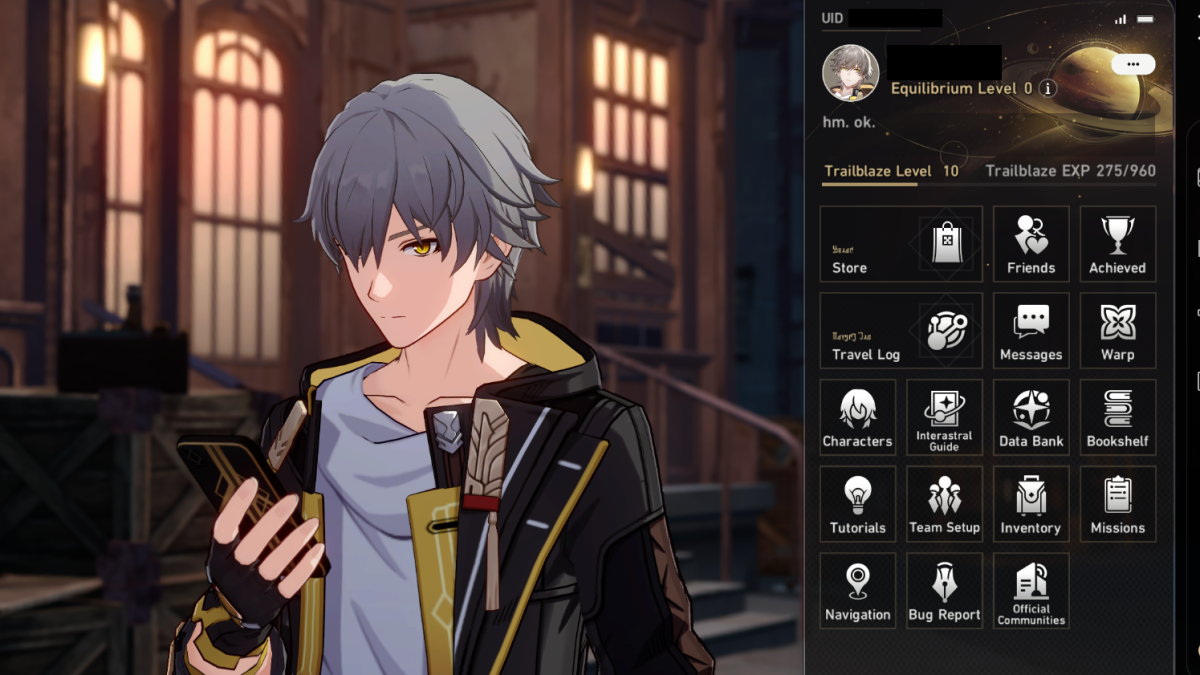Show the Missions list
The width and height of the screenshot is (1200, 675).
point(1117,504)
